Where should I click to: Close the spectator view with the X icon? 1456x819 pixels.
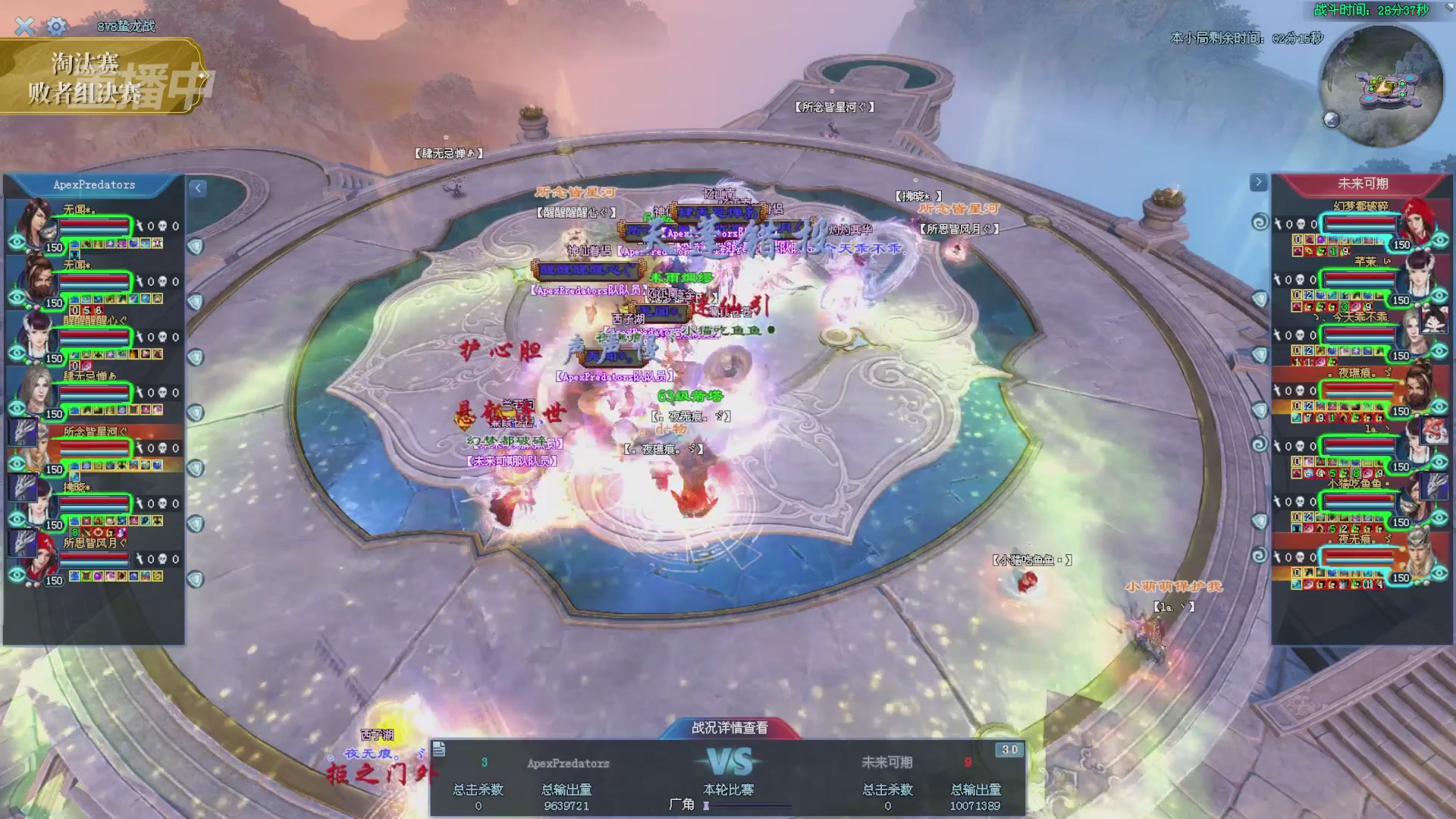click(x=24, y=27)
